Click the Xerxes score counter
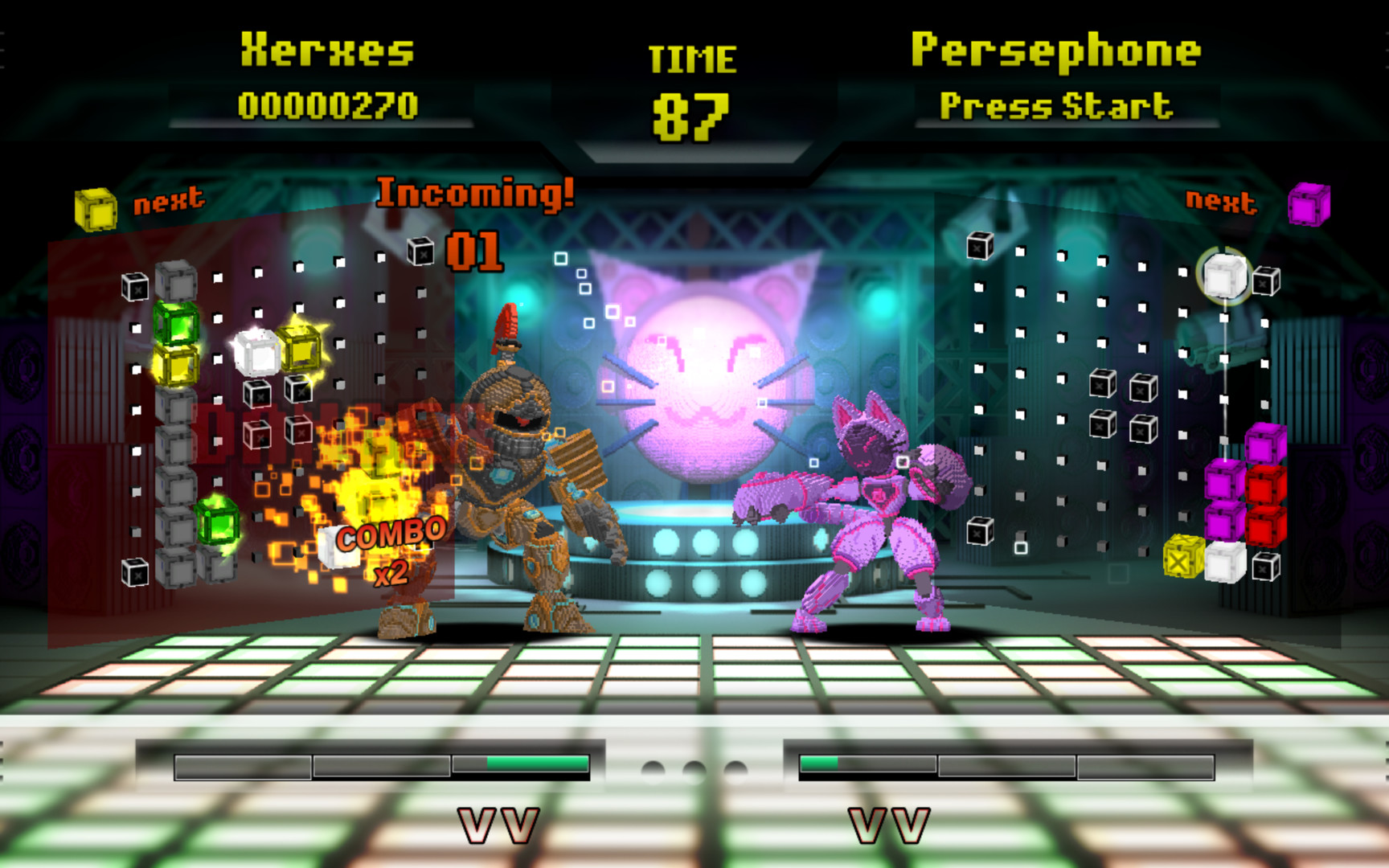 tap(328, 103)
